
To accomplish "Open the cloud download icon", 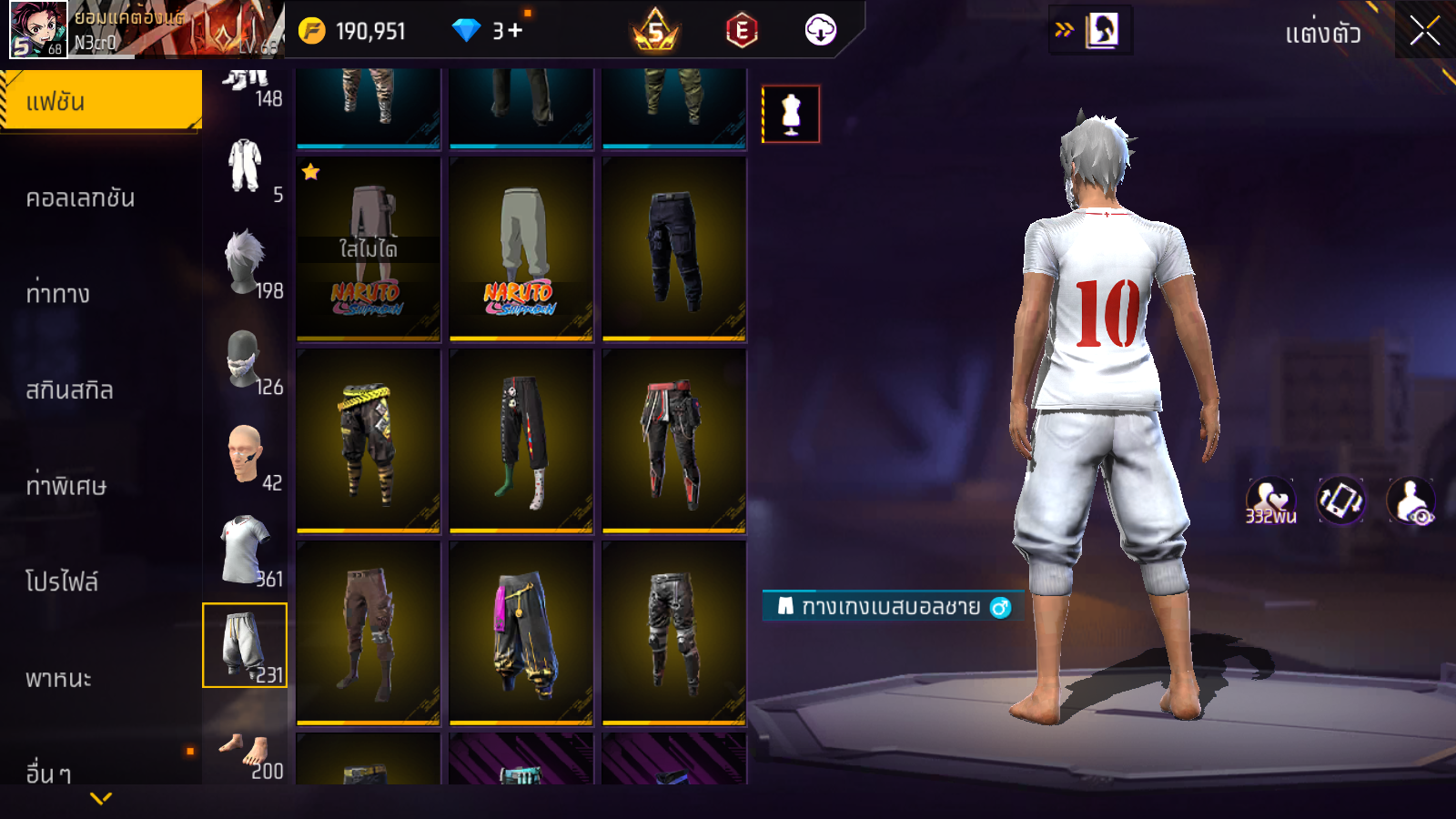I will tap(820, 30).
